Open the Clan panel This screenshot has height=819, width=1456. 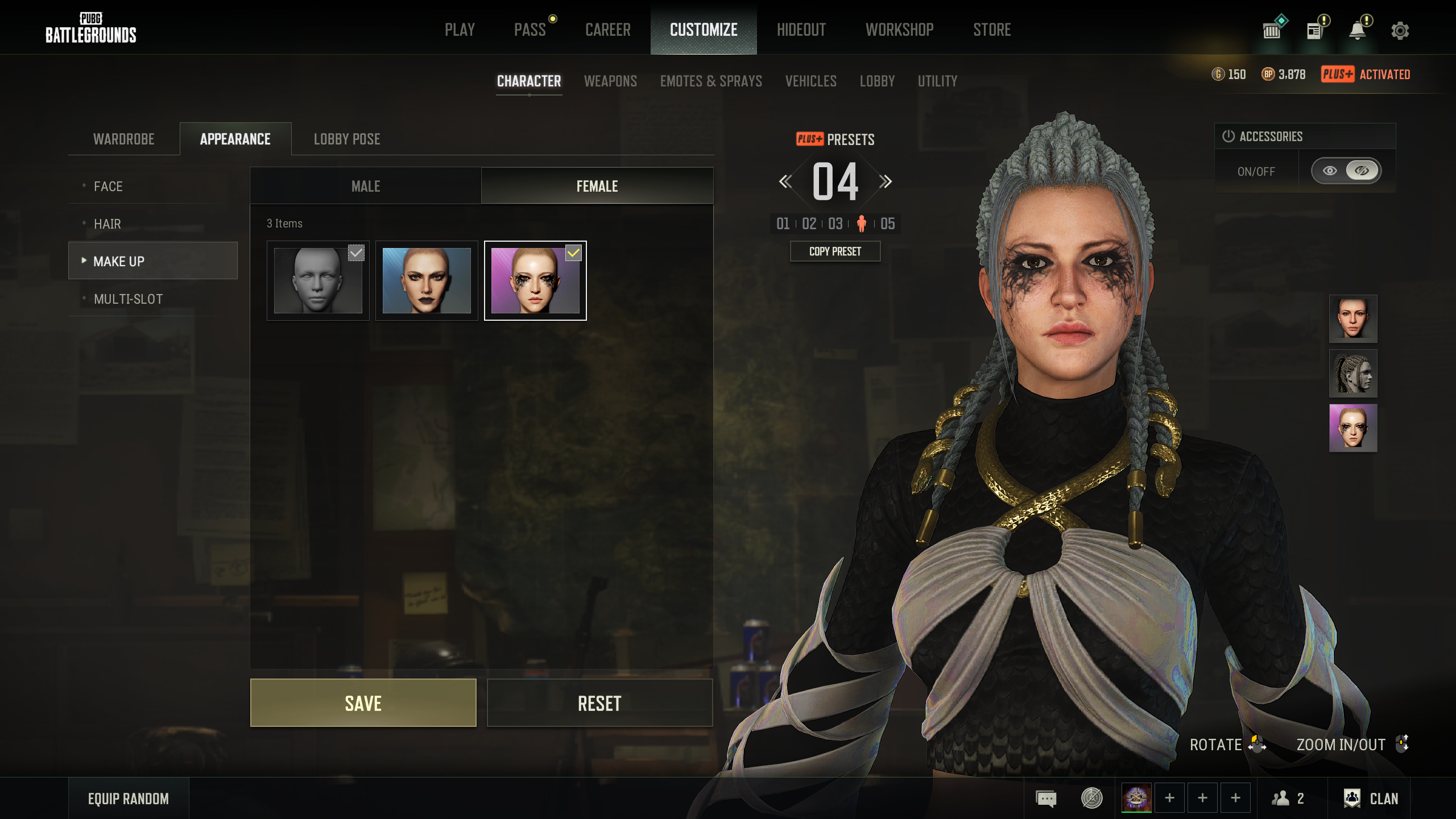click(1371, 799)
